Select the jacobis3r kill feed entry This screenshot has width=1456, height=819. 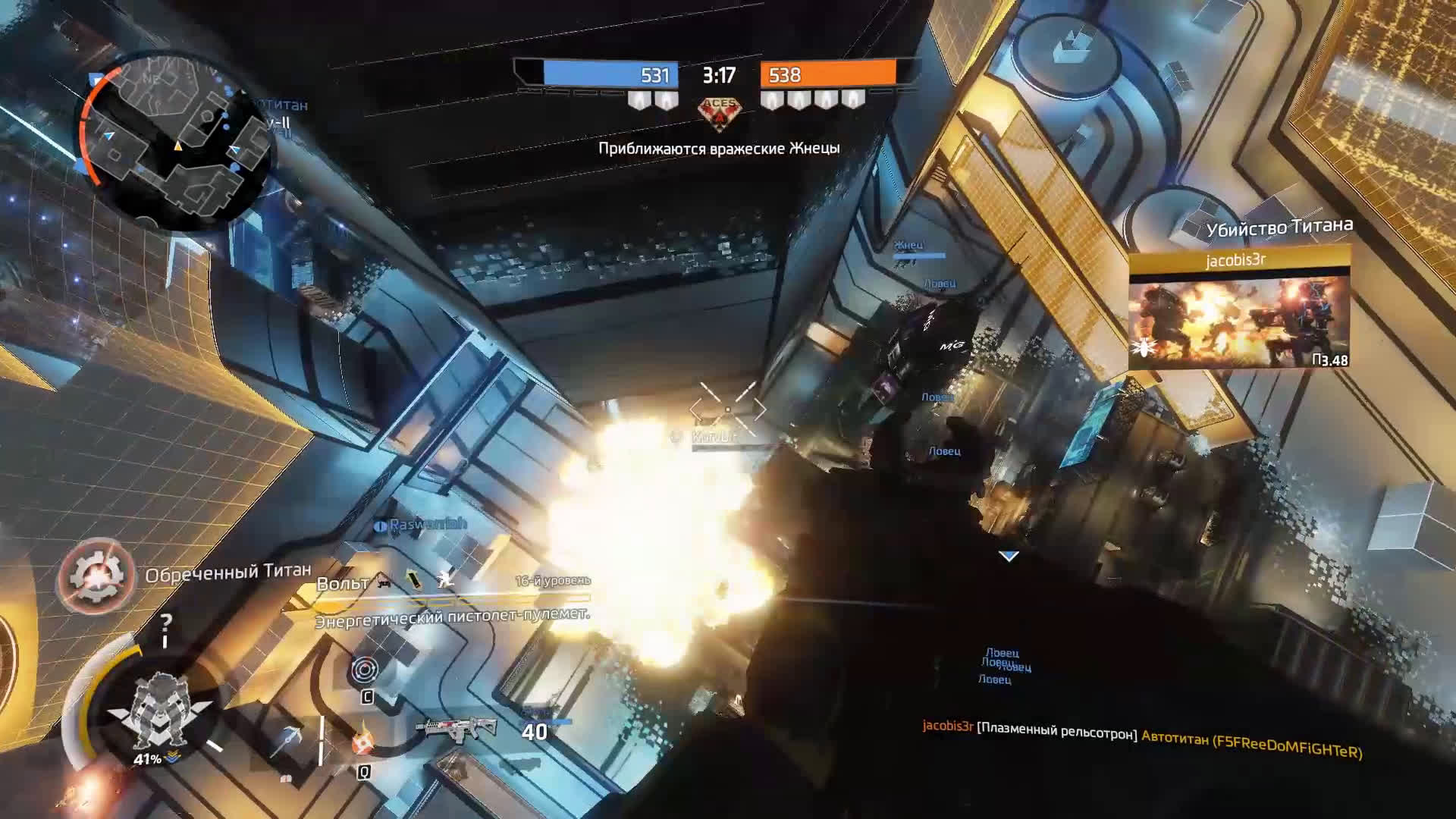point(1142,739)
